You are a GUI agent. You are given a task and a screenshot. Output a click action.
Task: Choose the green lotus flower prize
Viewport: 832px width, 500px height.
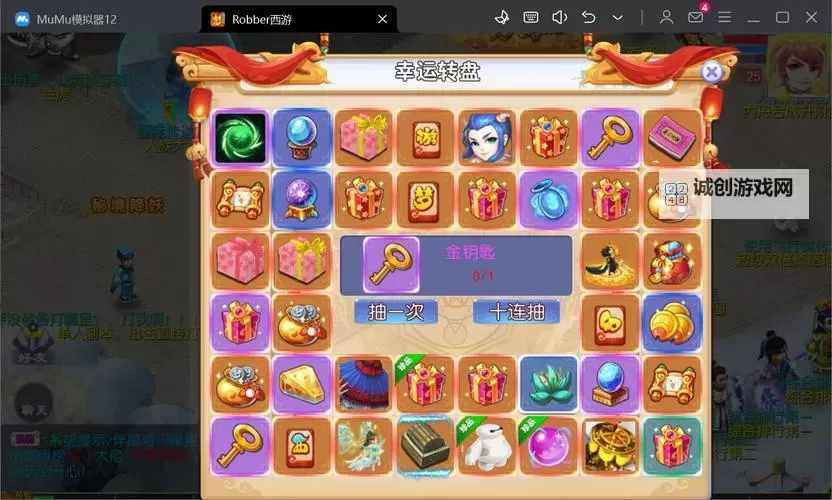(x=549, y=384)
